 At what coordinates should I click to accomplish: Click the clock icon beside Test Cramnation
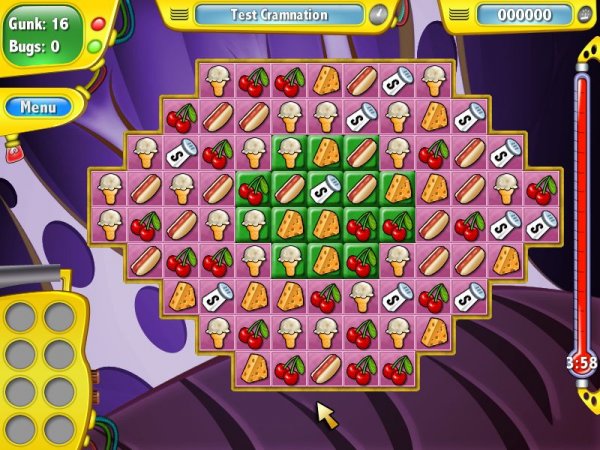[x=377, y=15]
